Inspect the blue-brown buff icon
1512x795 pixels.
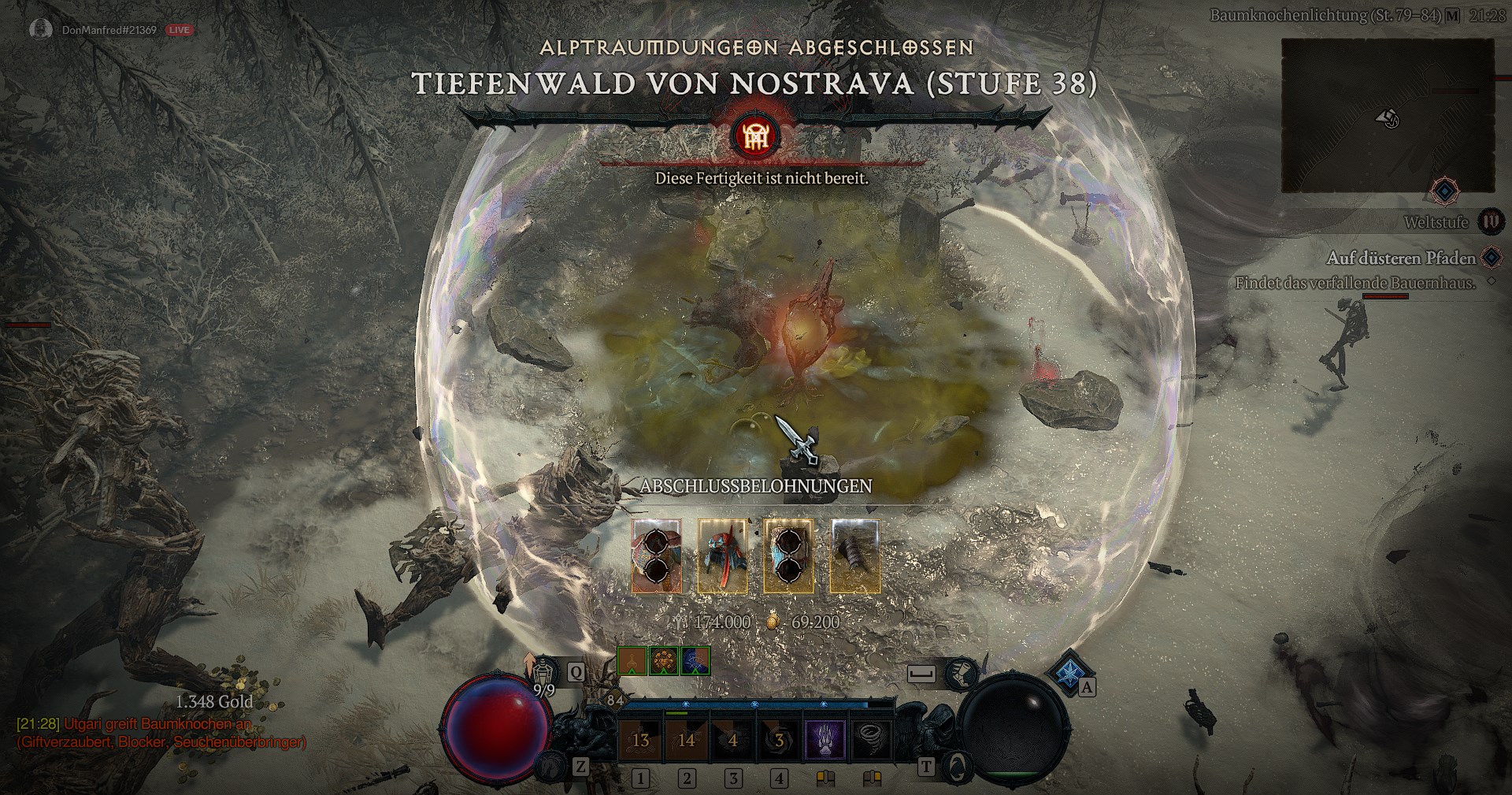695,661
